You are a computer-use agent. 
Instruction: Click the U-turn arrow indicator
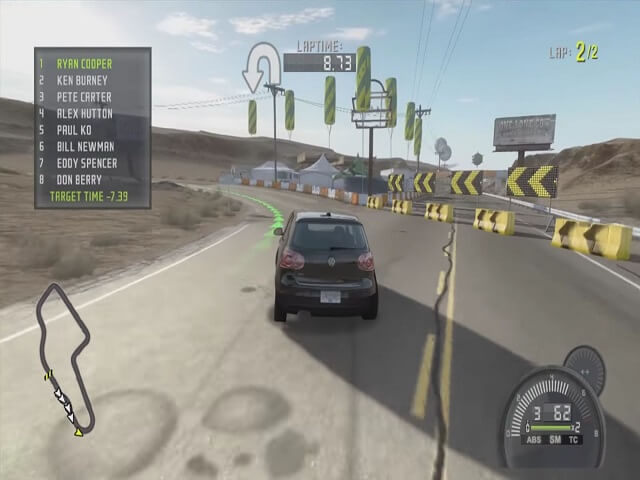coord(261,65)
